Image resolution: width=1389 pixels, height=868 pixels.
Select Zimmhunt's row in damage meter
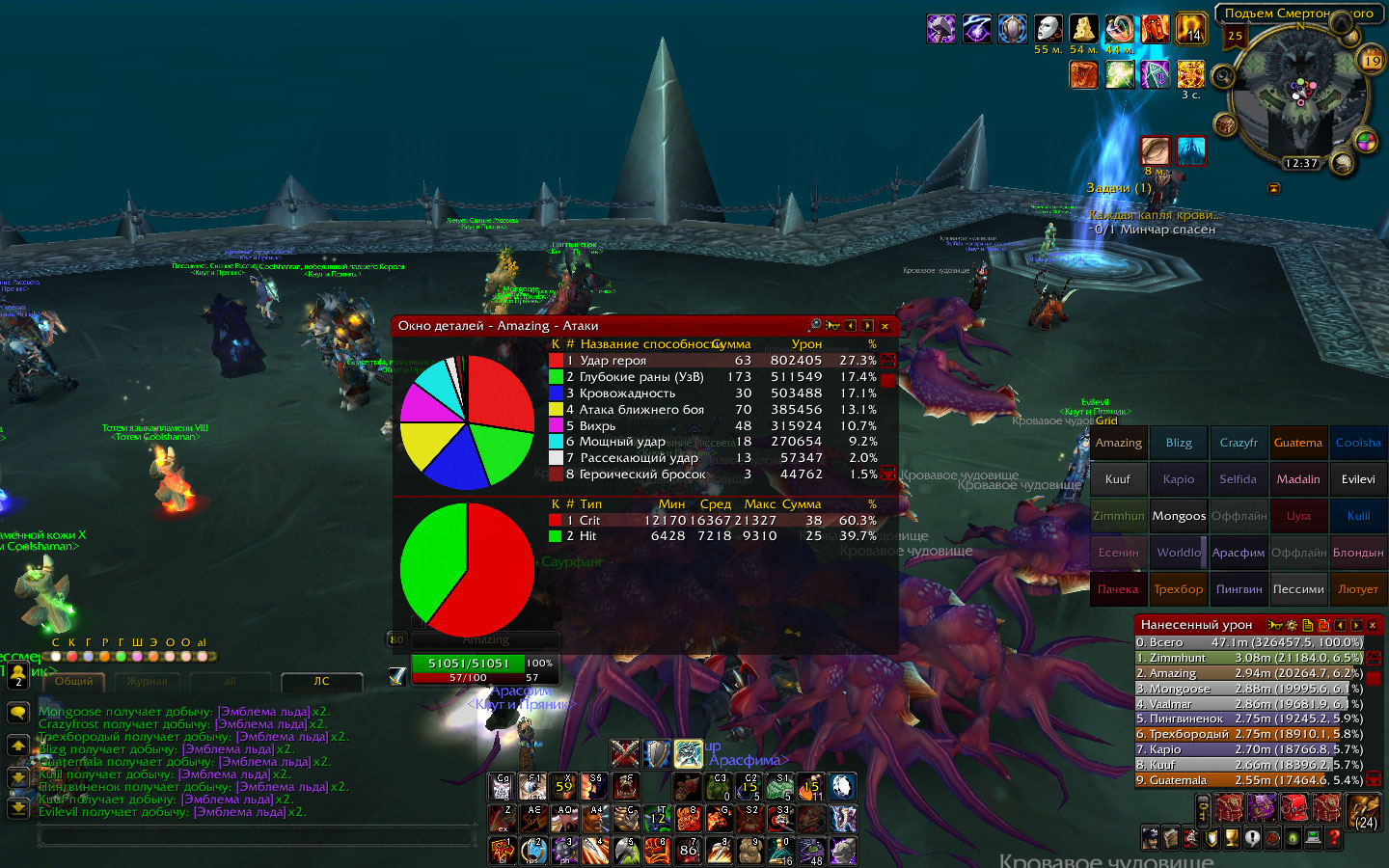pos(1249,658)
